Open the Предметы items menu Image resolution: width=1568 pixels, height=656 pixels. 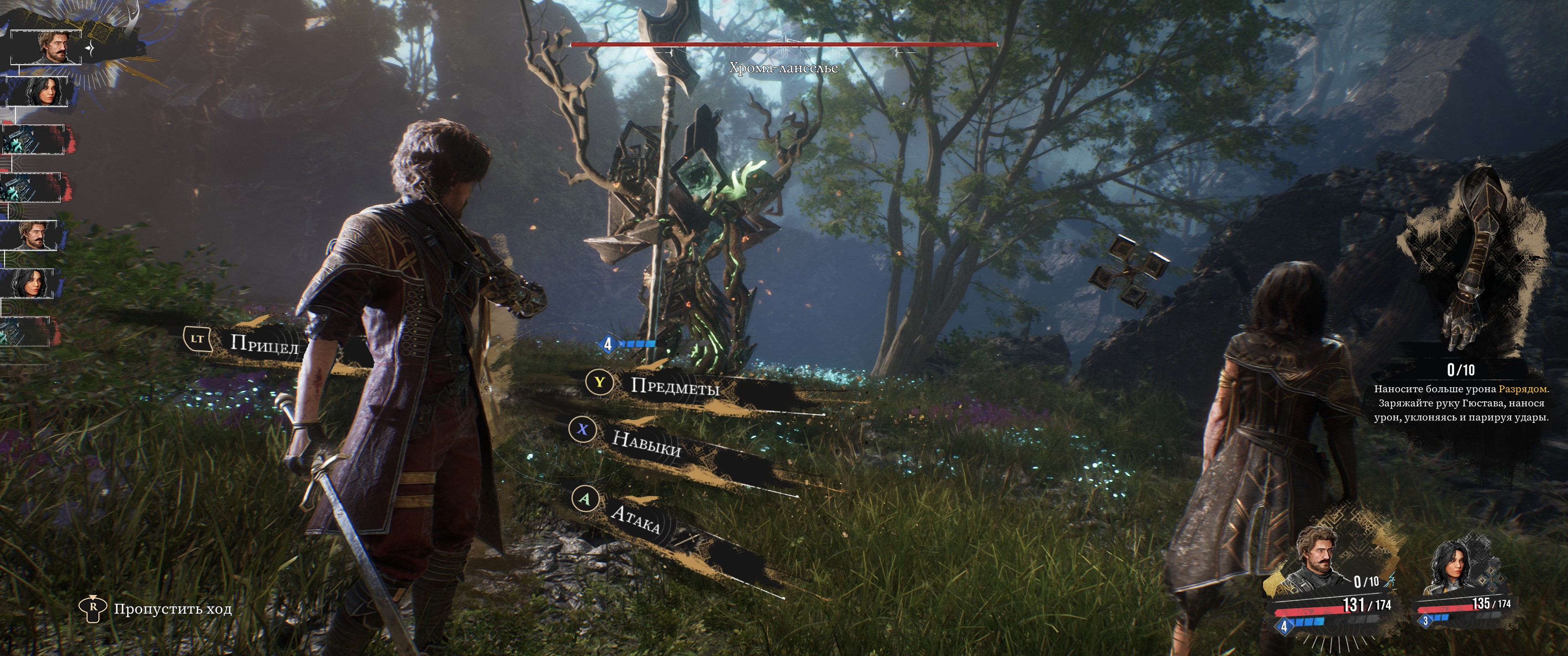pos(675,386)
